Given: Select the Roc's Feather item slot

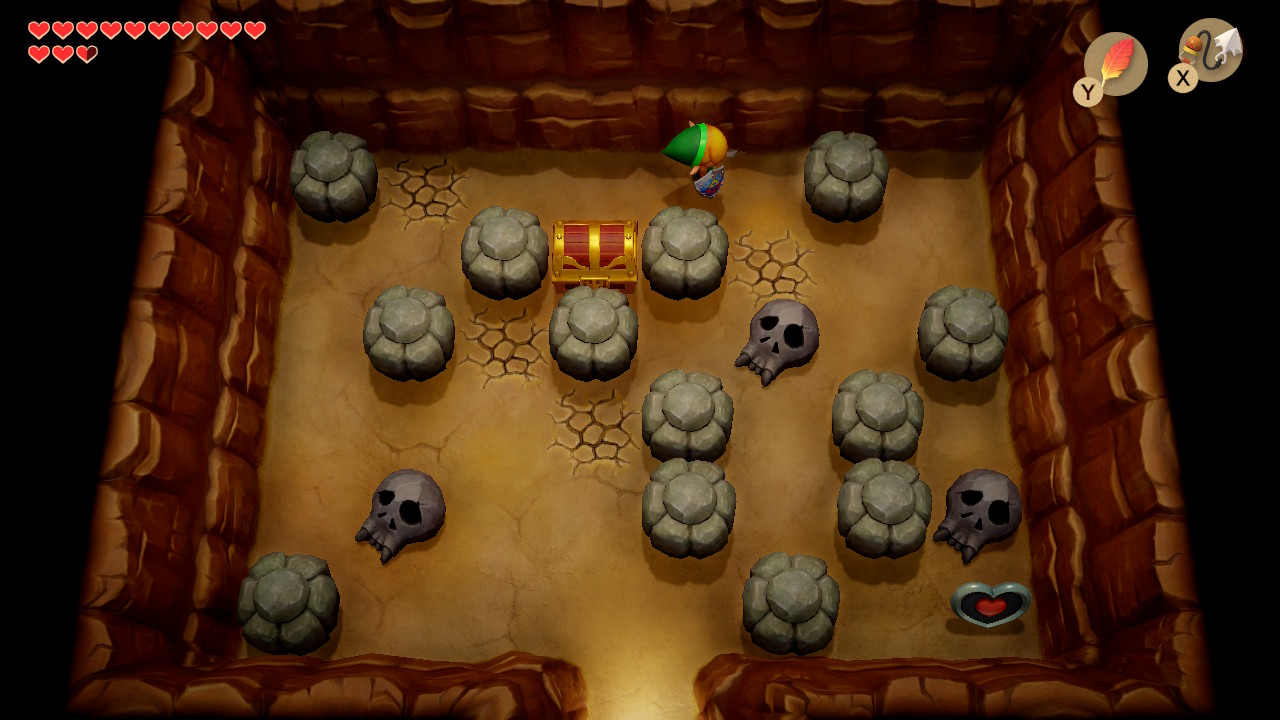Looking at the screenshot, I should [1115, 64].
